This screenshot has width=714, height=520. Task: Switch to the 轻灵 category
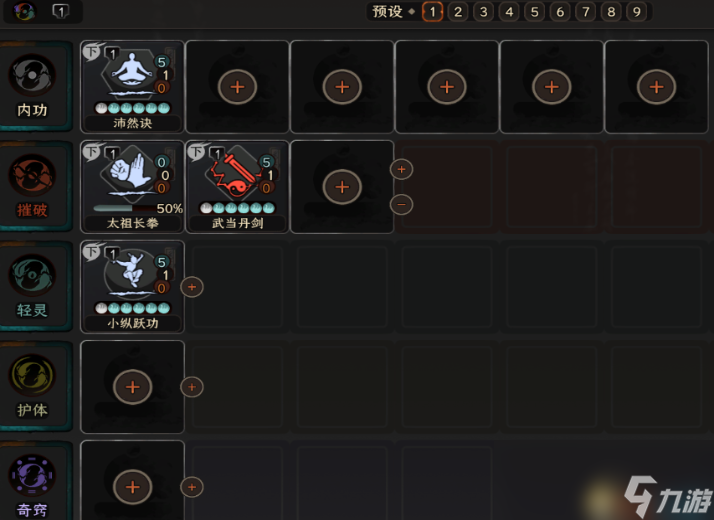tap(32, 285)
